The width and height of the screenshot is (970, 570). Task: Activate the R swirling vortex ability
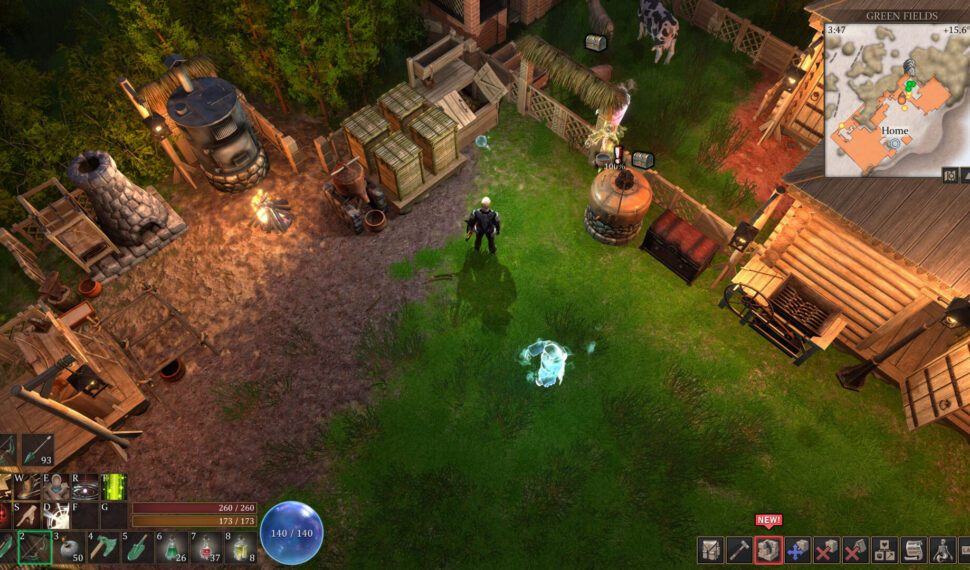tap(85, 487)
